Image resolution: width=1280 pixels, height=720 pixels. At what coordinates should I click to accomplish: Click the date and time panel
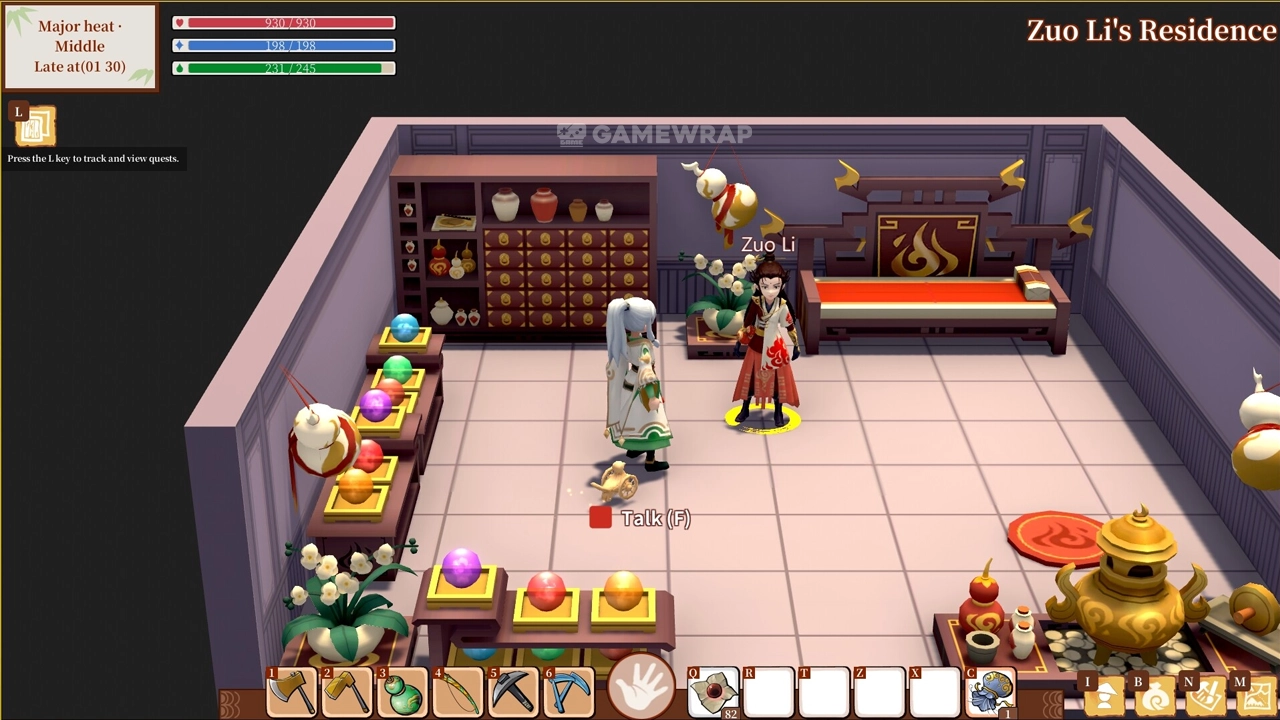point(80,47)
